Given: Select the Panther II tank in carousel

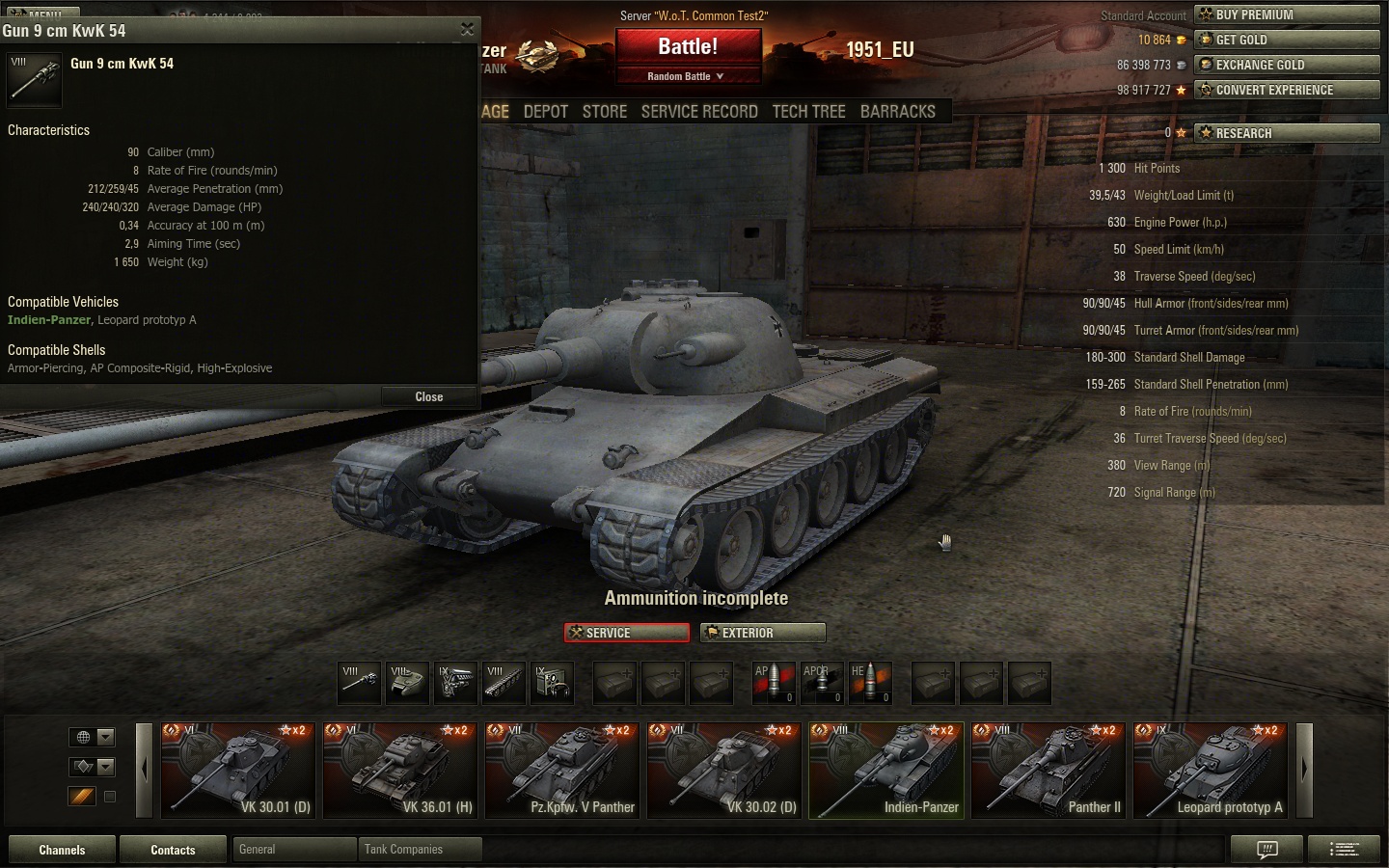Looking at the screenshot, I should coord(1049,770).
